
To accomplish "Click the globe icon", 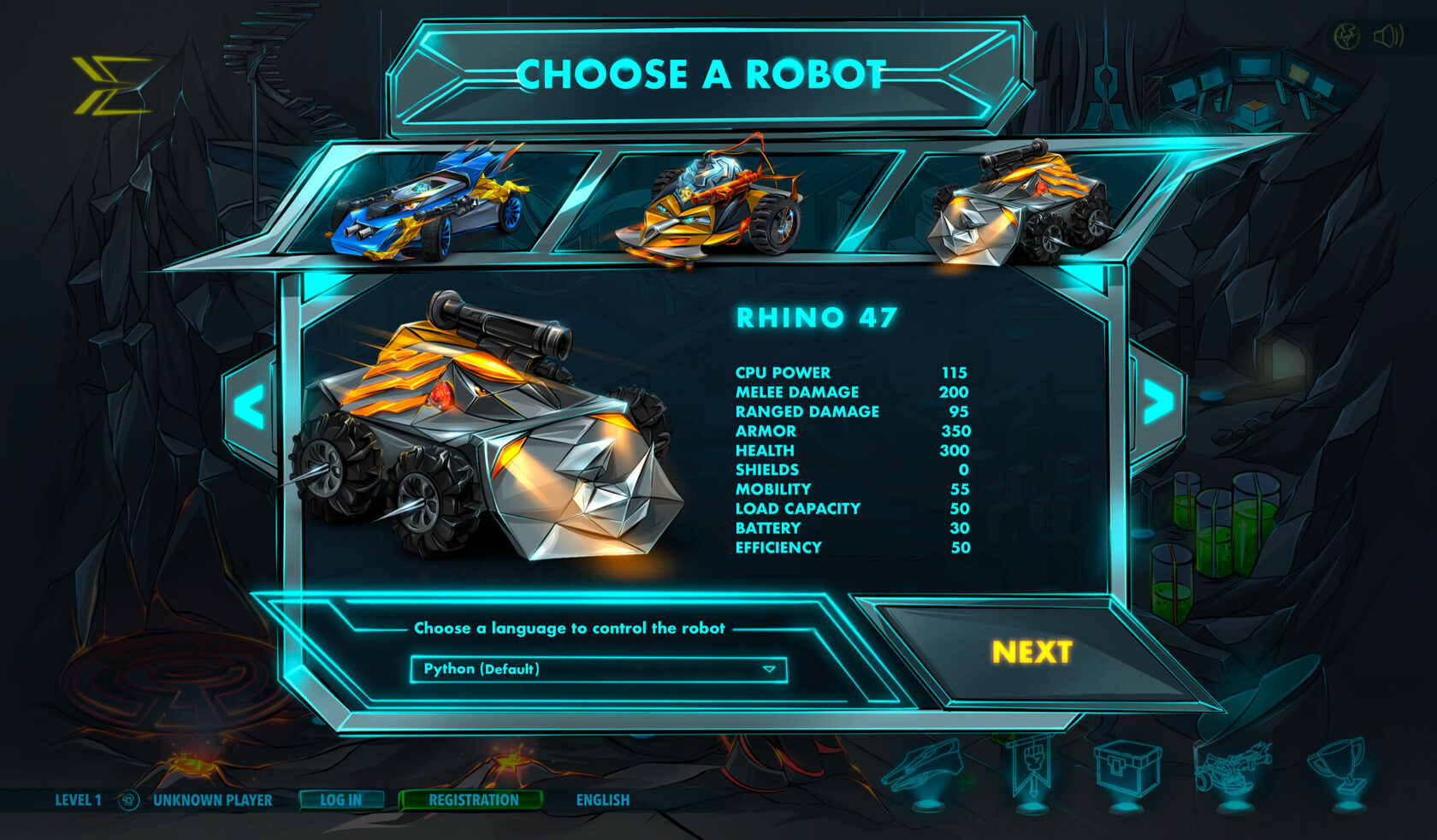I will (x=1347, y=36).
